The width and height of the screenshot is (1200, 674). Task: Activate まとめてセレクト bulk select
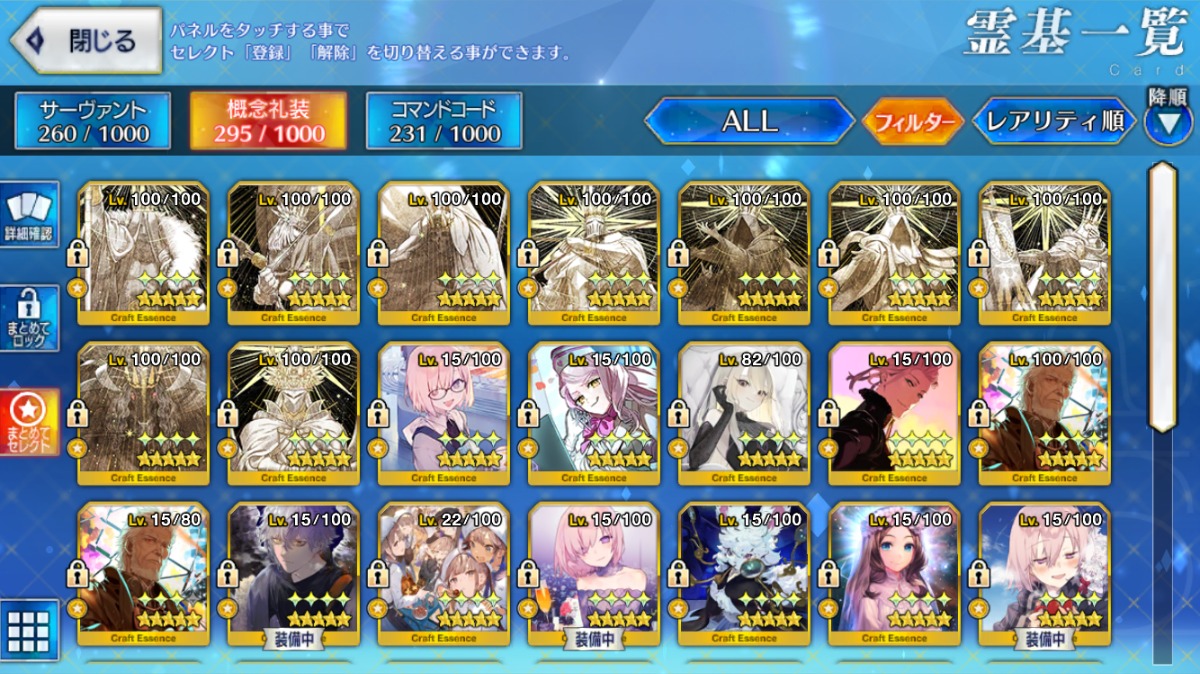(x=32, y=422)
